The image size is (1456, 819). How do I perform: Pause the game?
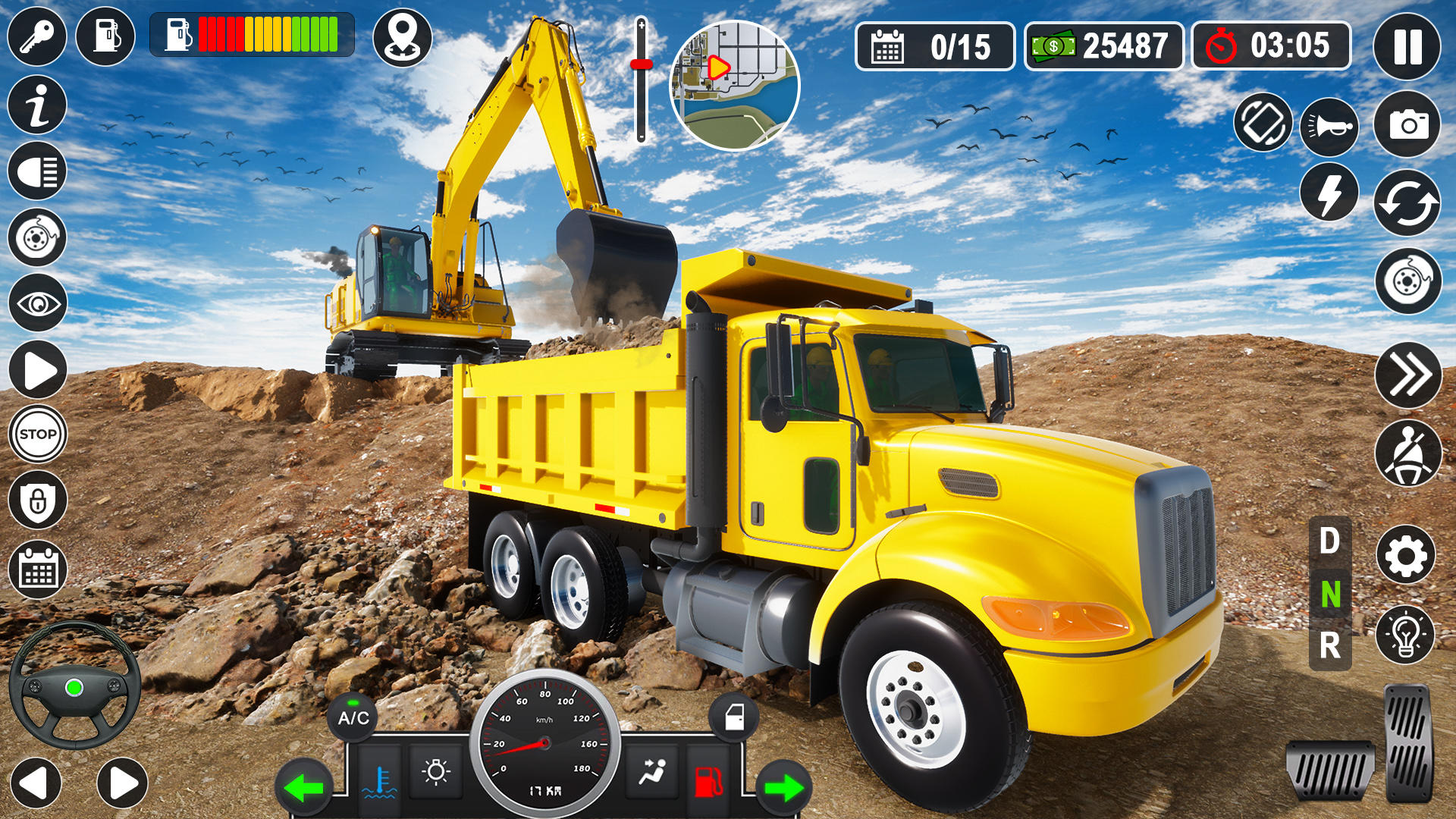1407,45
